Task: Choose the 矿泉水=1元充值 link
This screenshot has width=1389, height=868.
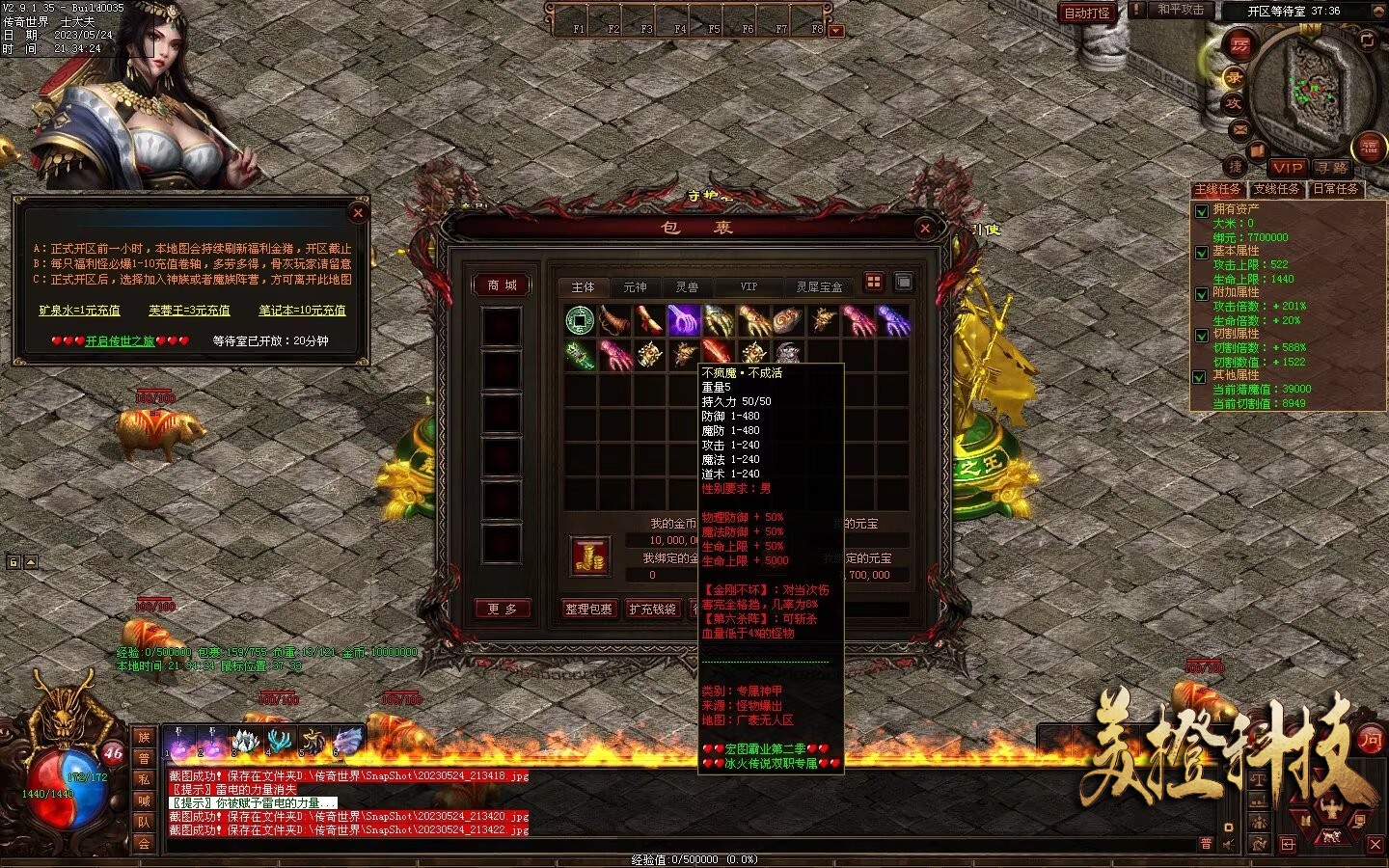Action: tap(79, 311)
